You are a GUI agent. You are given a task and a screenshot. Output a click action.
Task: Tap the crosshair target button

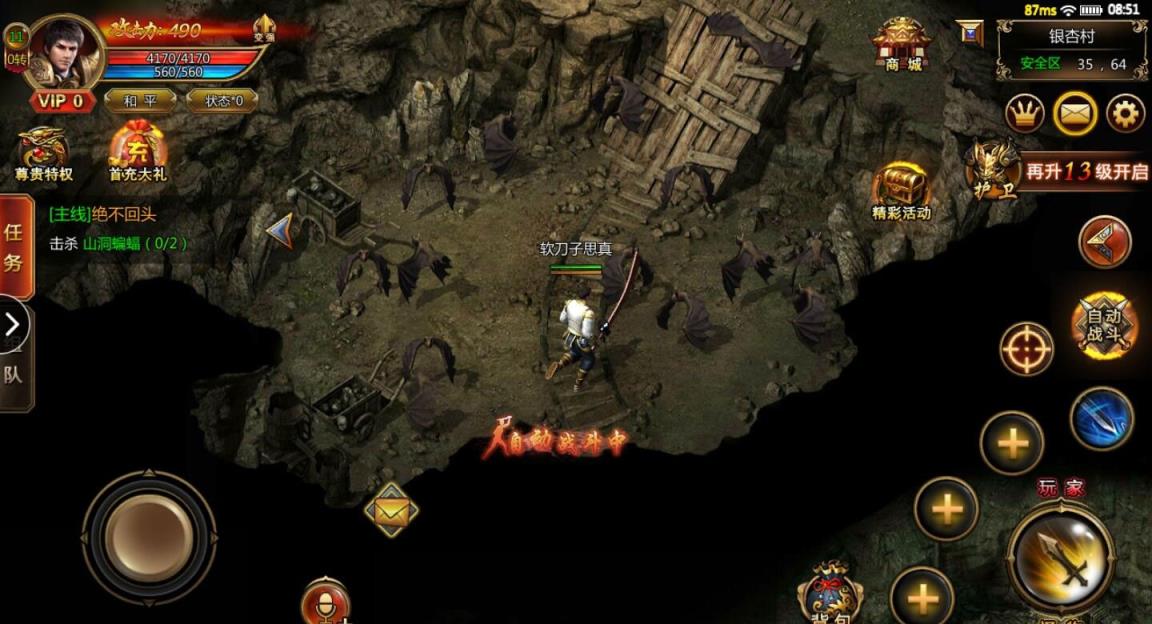(1027, 350)
